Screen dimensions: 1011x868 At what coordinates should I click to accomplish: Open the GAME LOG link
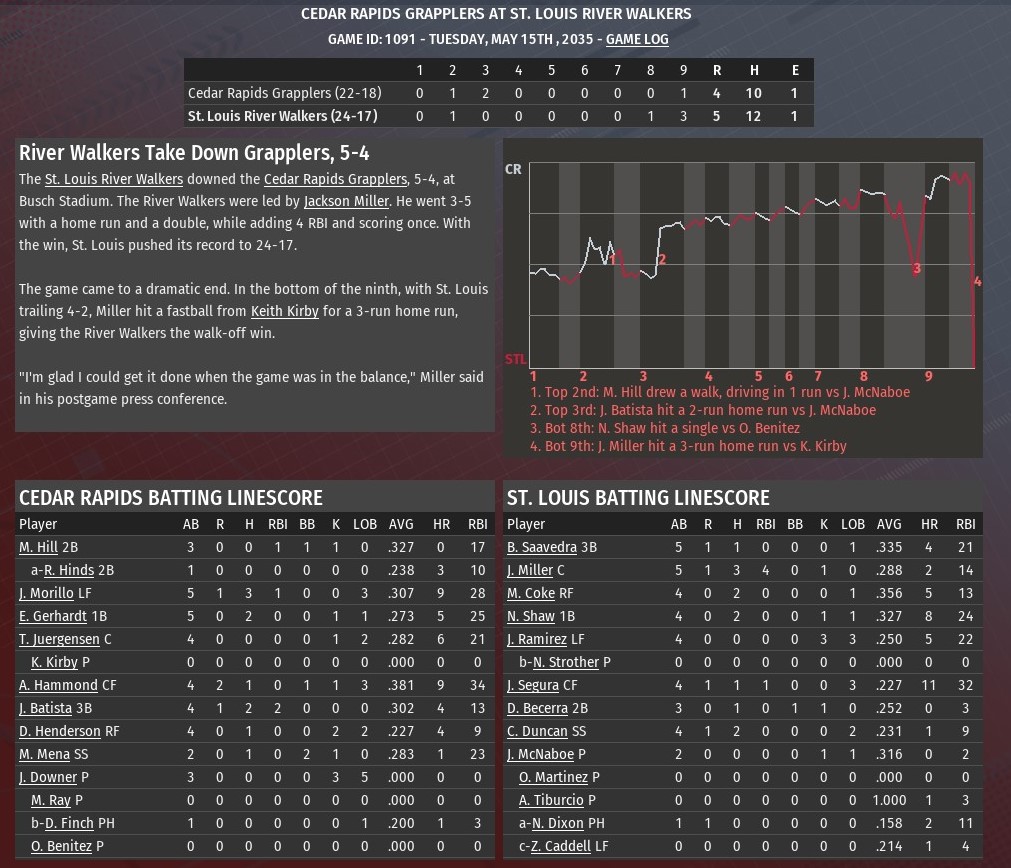click(x=637, y=40)
